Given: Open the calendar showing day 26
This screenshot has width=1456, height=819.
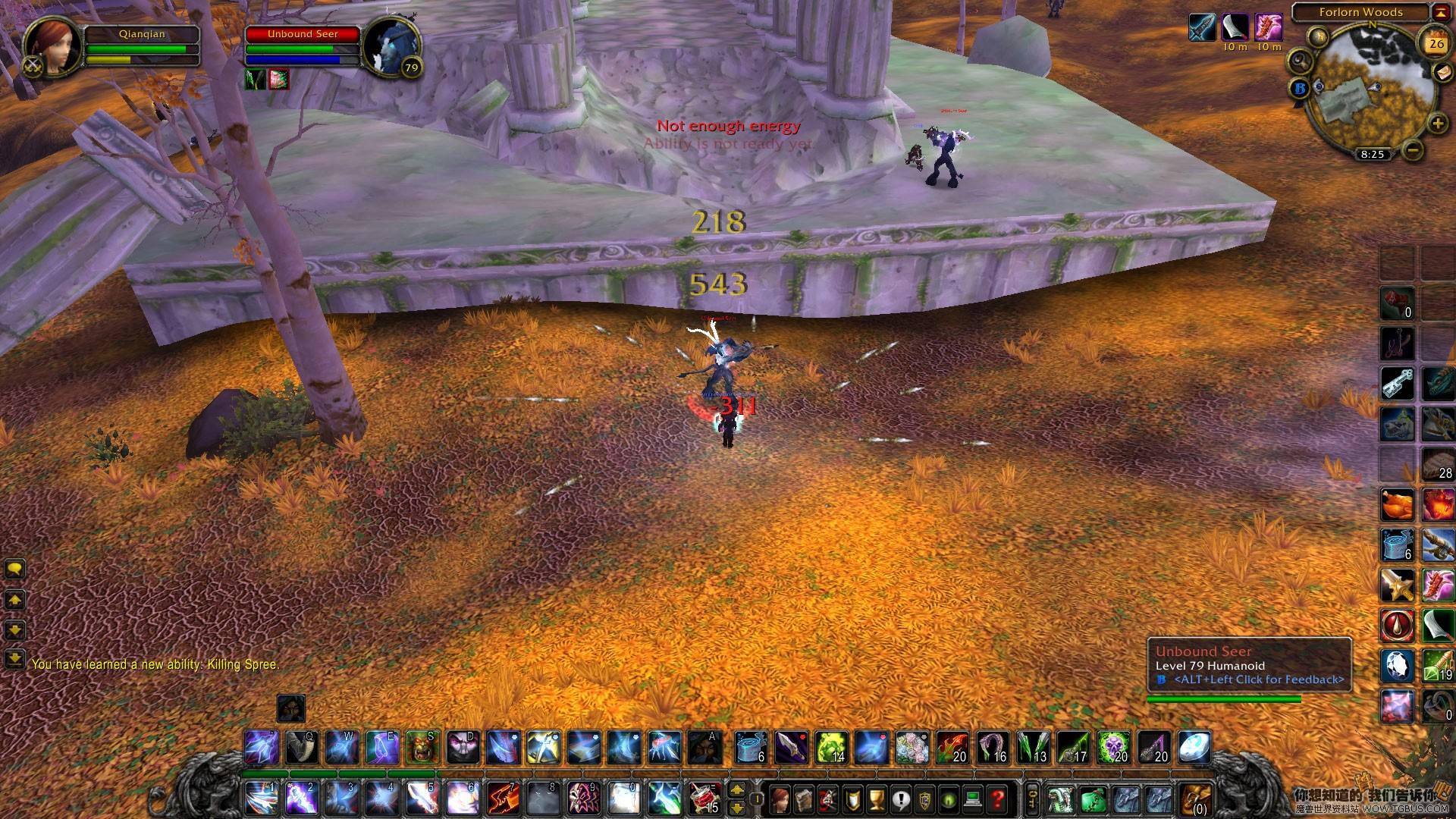Looking at the screenshot, I should coord(1436,43).
